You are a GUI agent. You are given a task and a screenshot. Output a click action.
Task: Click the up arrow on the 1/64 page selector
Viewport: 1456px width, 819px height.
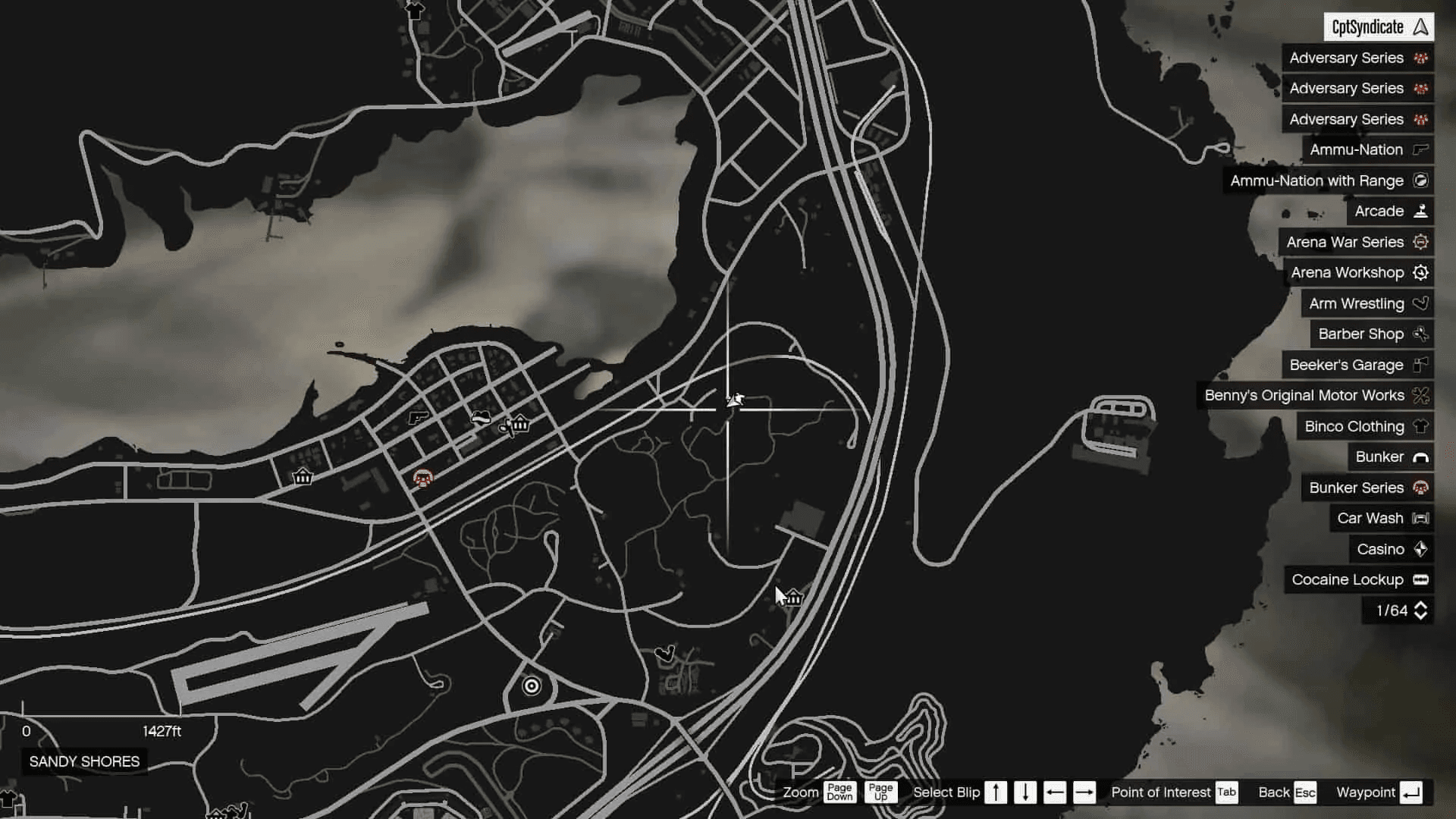click(1422, 605)
